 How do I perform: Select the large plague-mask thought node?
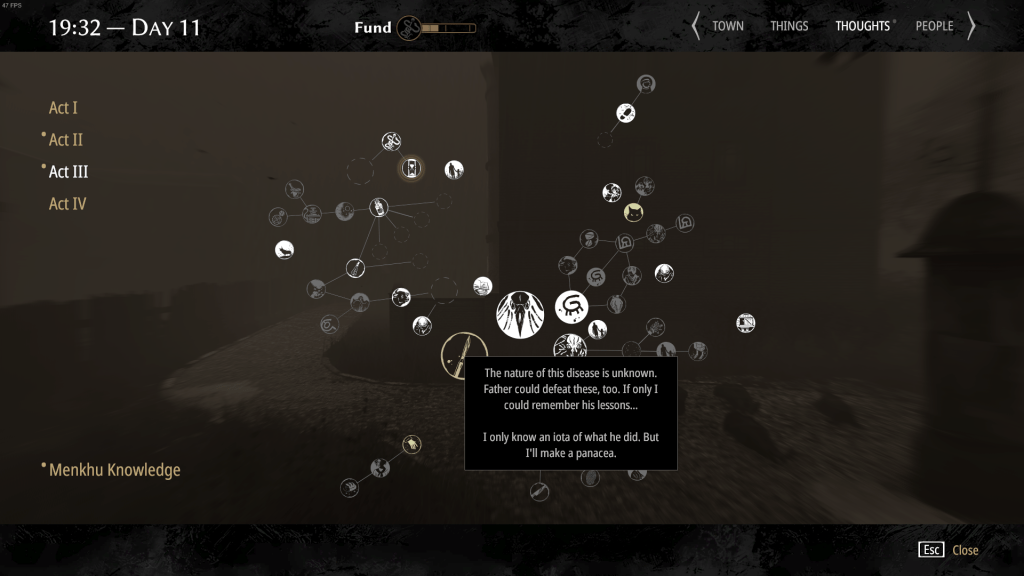coord(520,314)
